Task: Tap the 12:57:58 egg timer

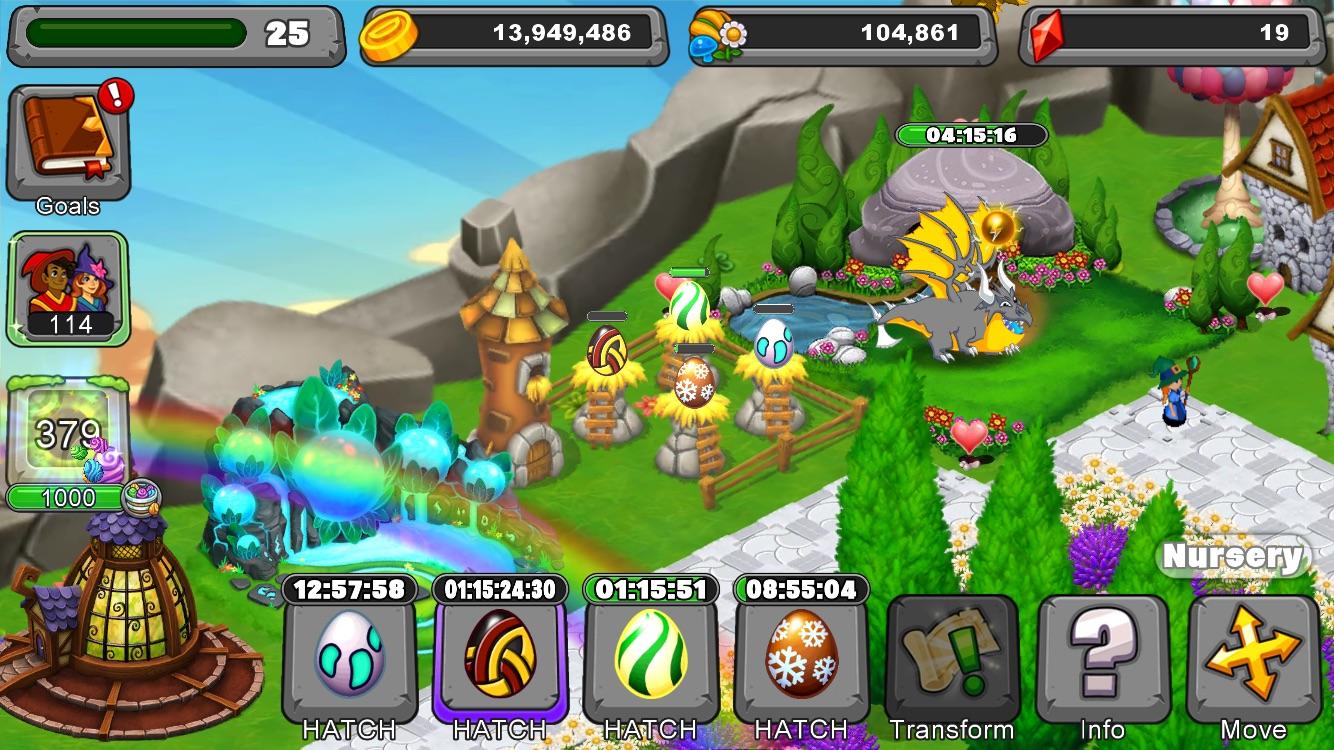Action: tap(349, 590)
